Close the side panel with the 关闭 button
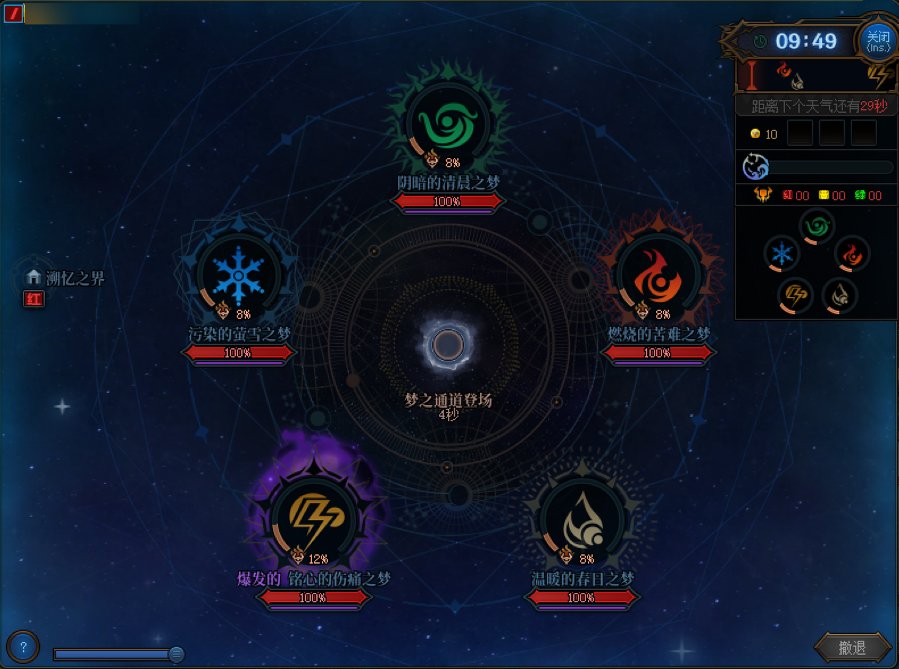 point(877,40)
